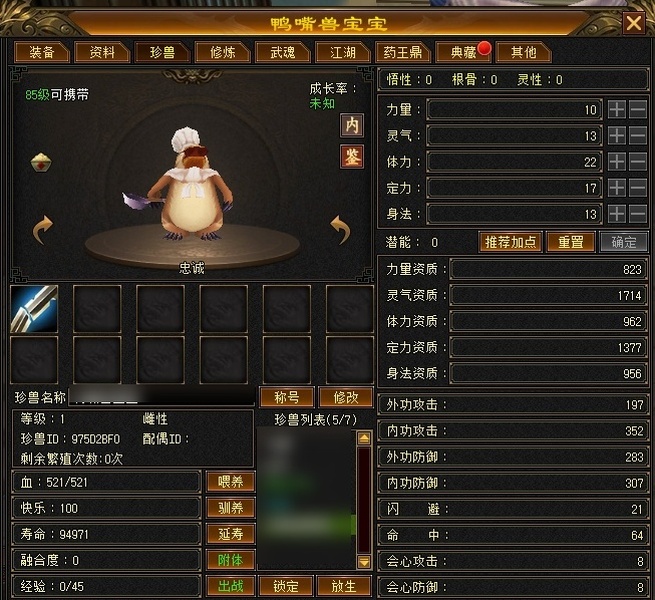Select the first pet skill icon

click(34, 308)
